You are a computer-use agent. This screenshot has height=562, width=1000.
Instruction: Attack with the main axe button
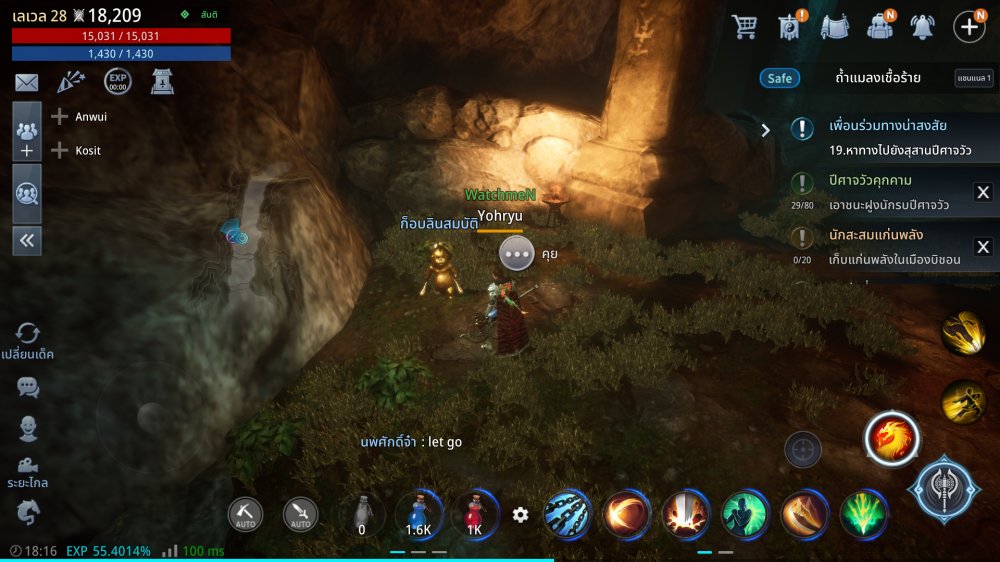click(944, 491)
